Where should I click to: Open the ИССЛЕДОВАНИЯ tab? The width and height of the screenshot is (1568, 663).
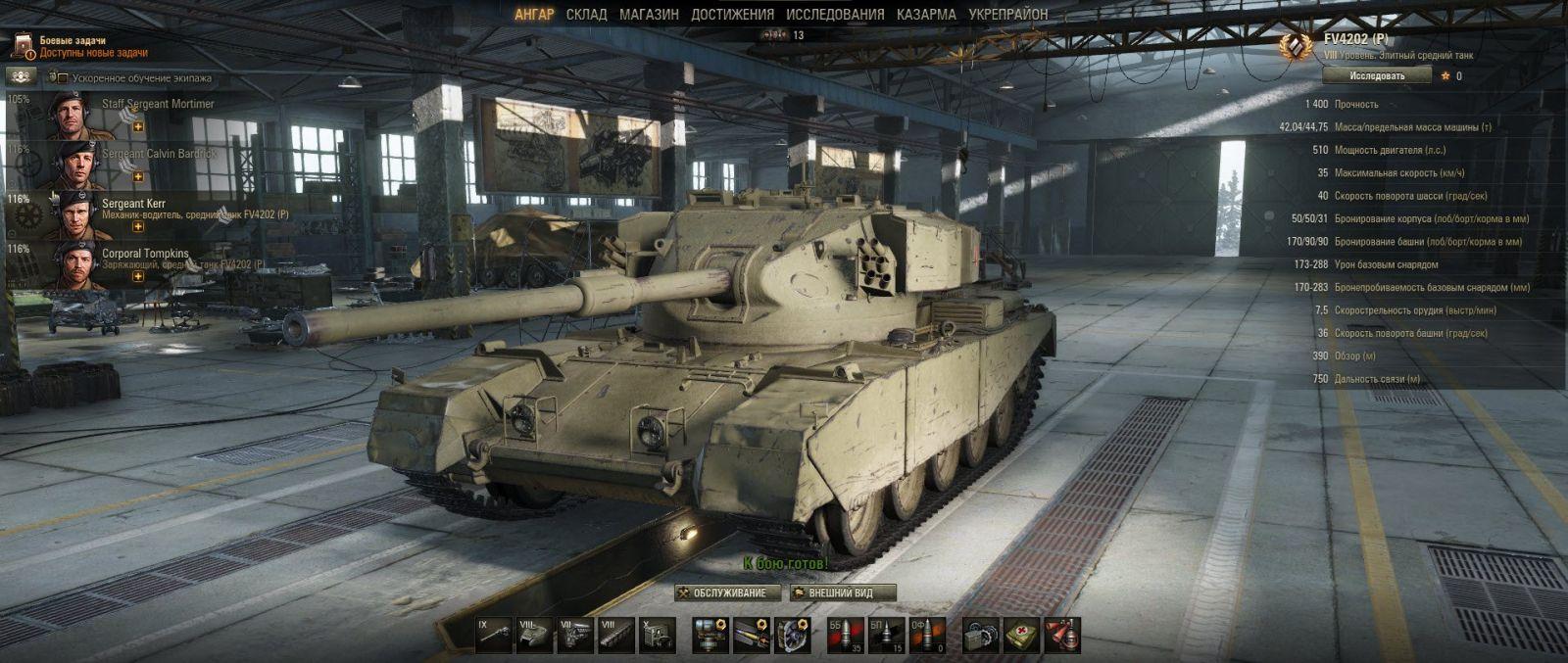coord(835,15)
